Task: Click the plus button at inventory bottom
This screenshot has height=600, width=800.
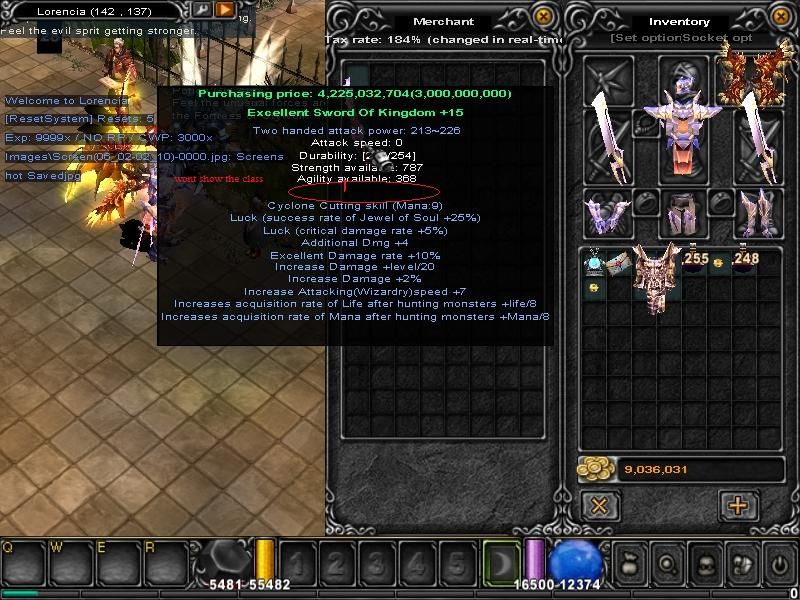Action: tap(738, 505)
